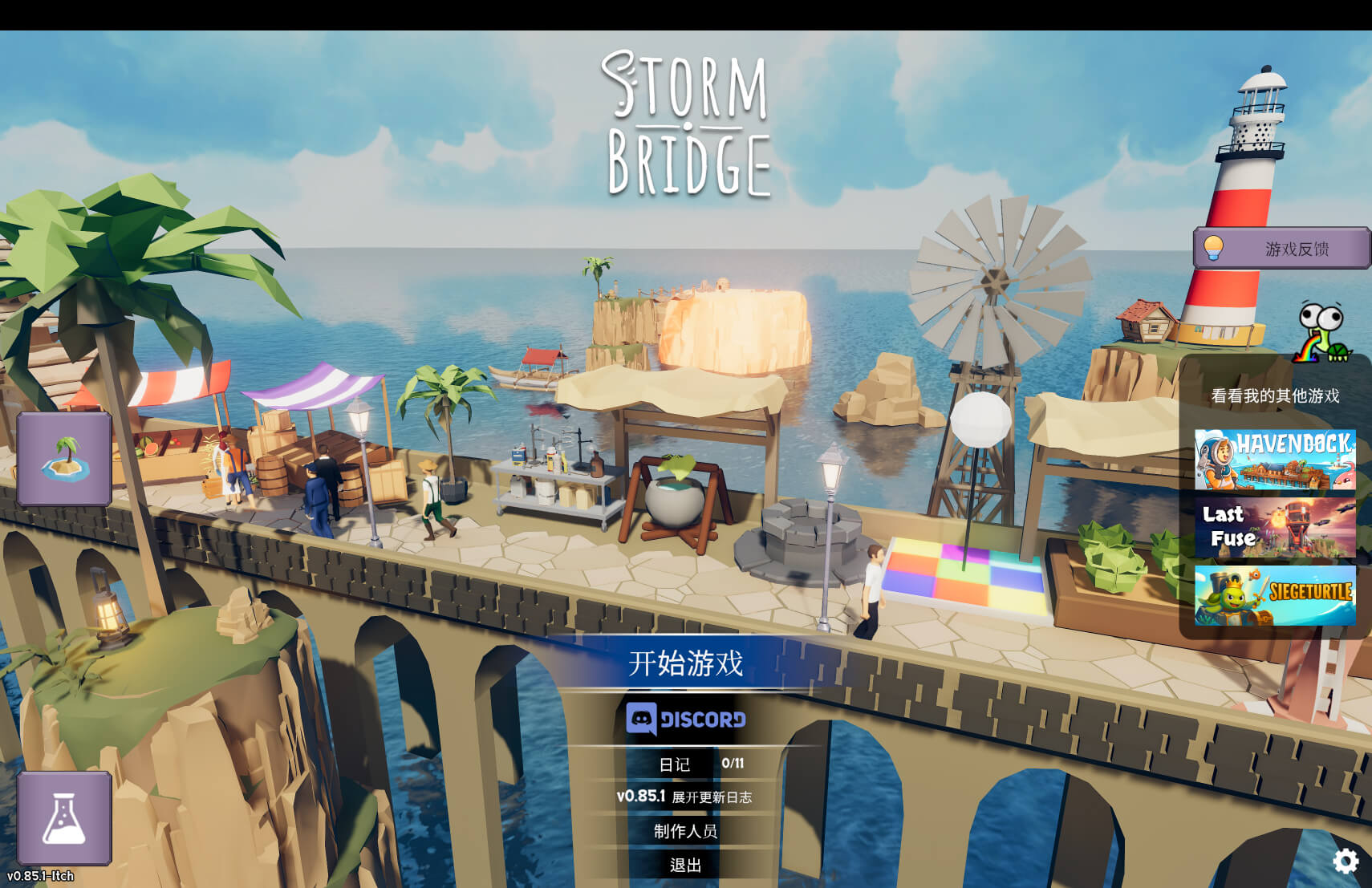The height and width of the screenshot is (888, 1372).
Task: Open the DISCORD community link
Action: tap(688, 721)
